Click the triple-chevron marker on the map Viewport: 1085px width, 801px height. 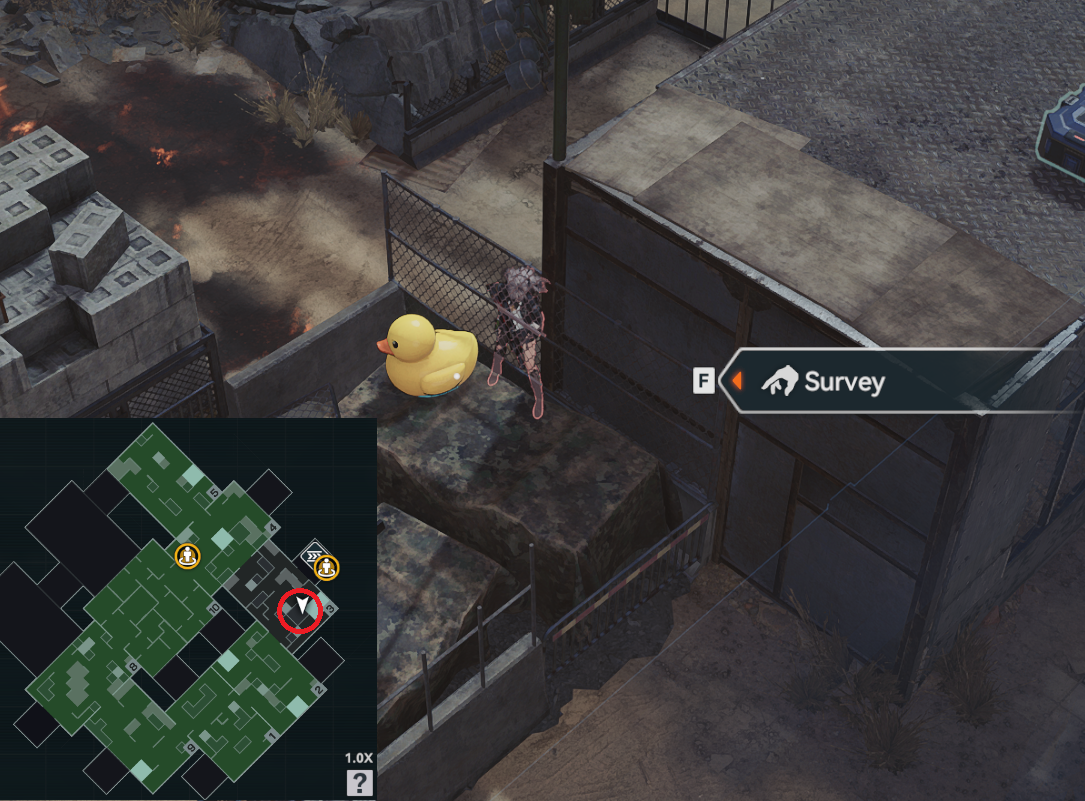click(x=313, y=554)
